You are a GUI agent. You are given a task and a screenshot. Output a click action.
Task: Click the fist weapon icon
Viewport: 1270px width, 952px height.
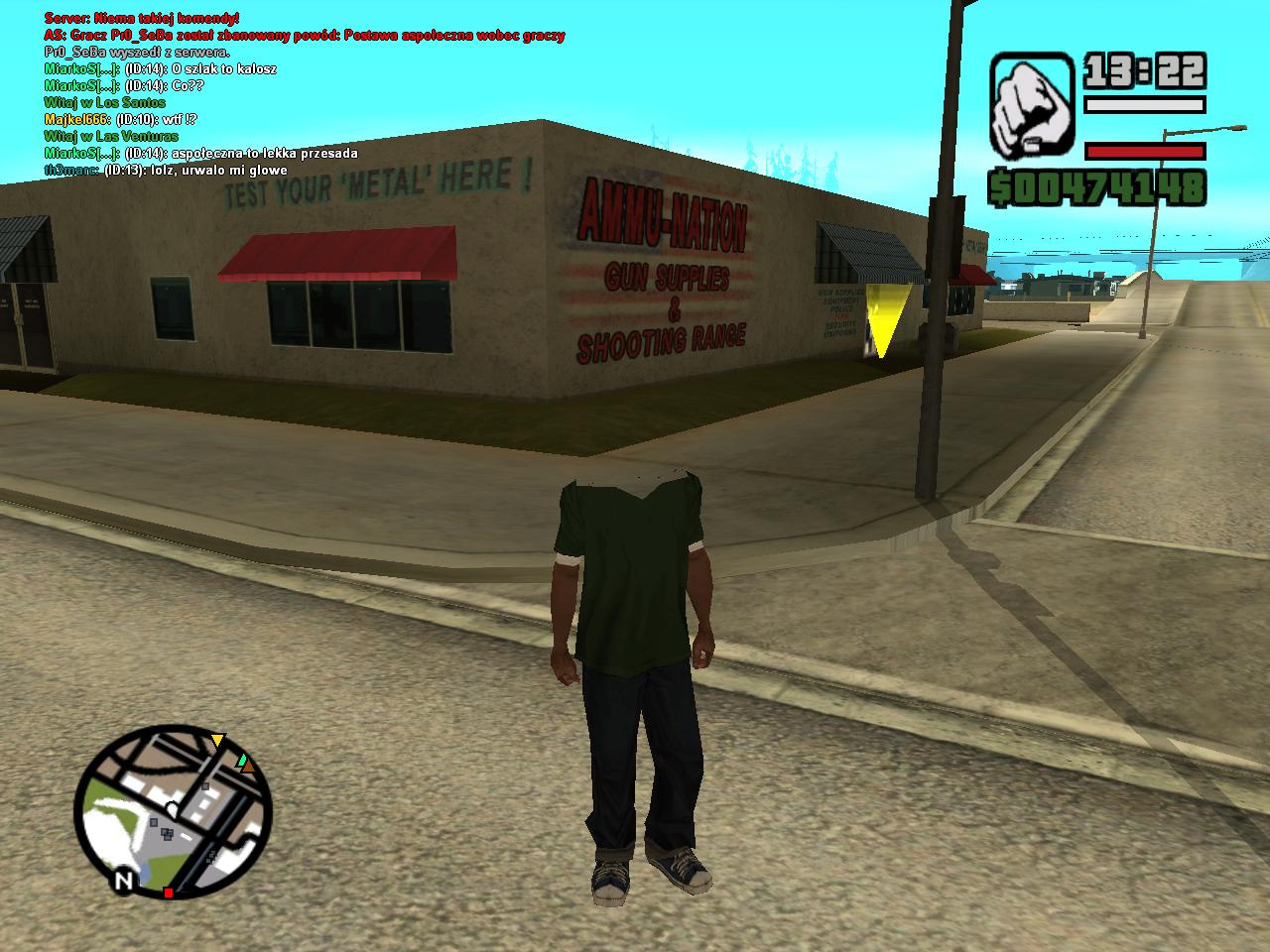pos(1032,103)
